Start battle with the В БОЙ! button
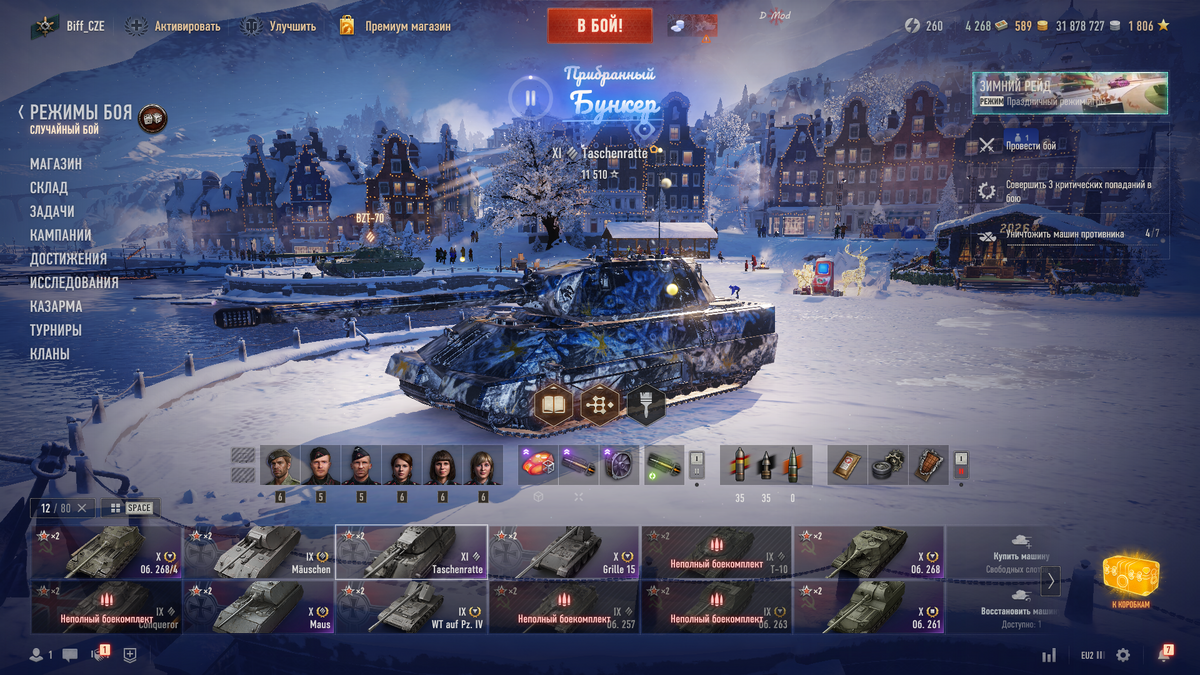 click(599, 26)
